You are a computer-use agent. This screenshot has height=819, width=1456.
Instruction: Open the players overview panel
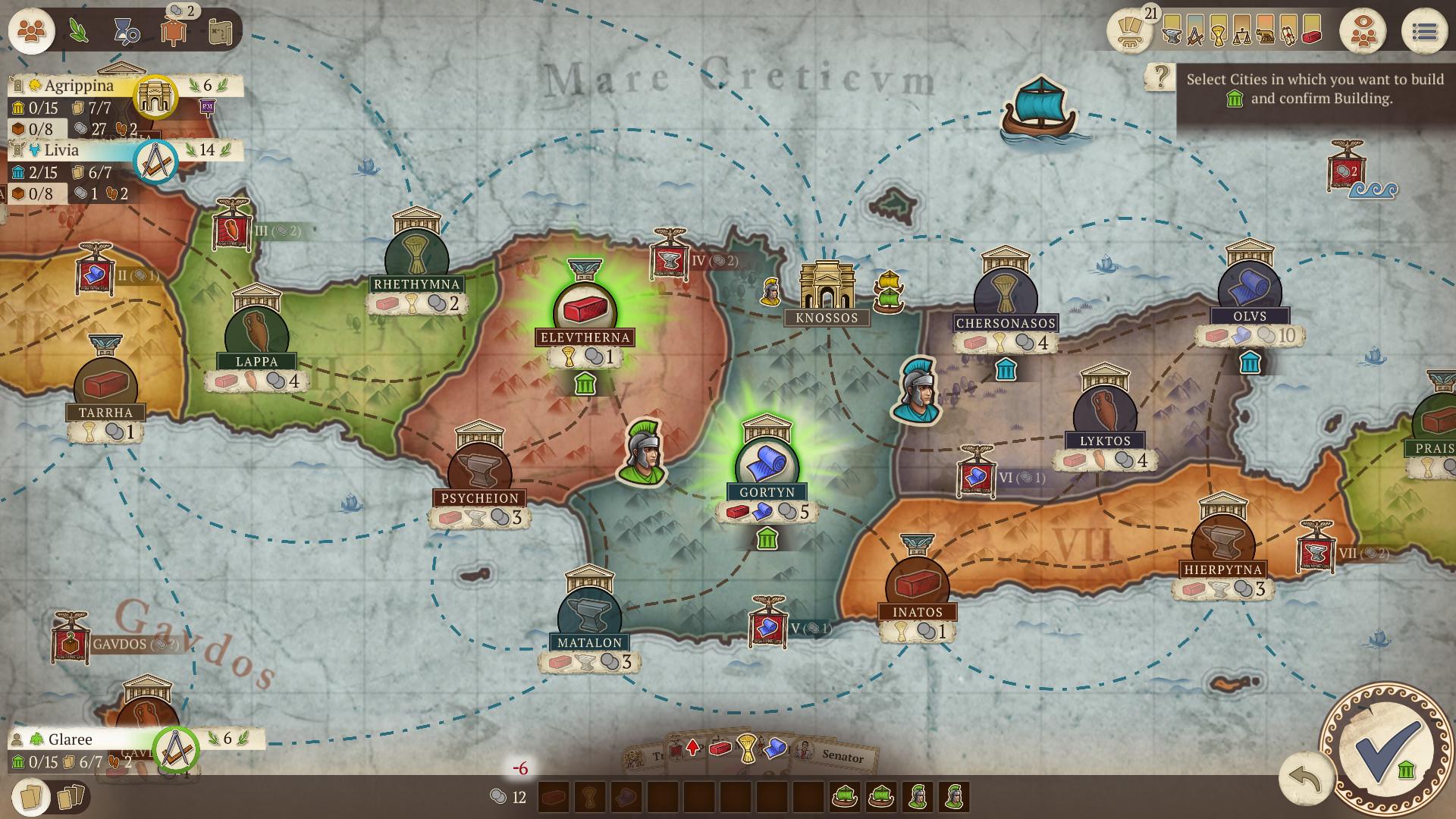(x=30, y=31)
